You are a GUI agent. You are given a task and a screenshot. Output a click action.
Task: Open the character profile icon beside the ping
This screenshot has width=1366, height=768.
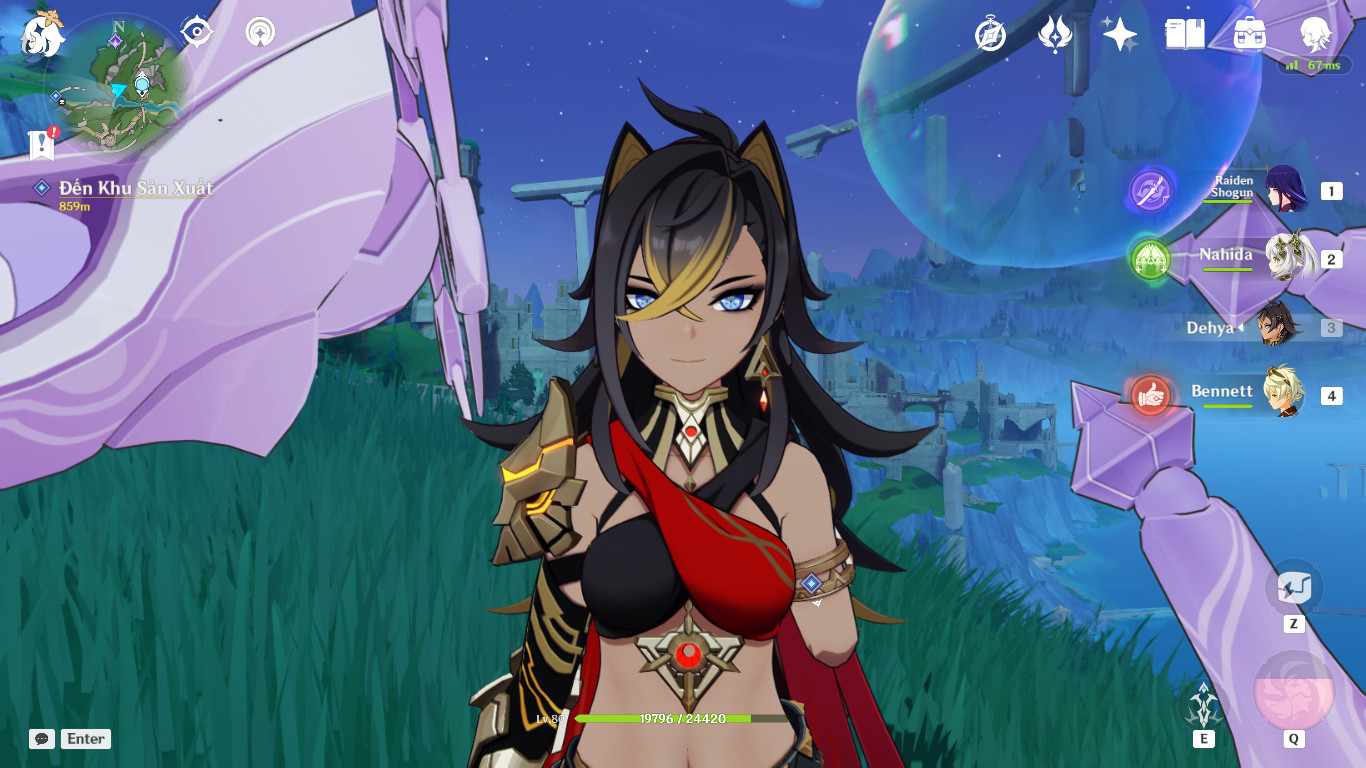tap(1316, 35)
